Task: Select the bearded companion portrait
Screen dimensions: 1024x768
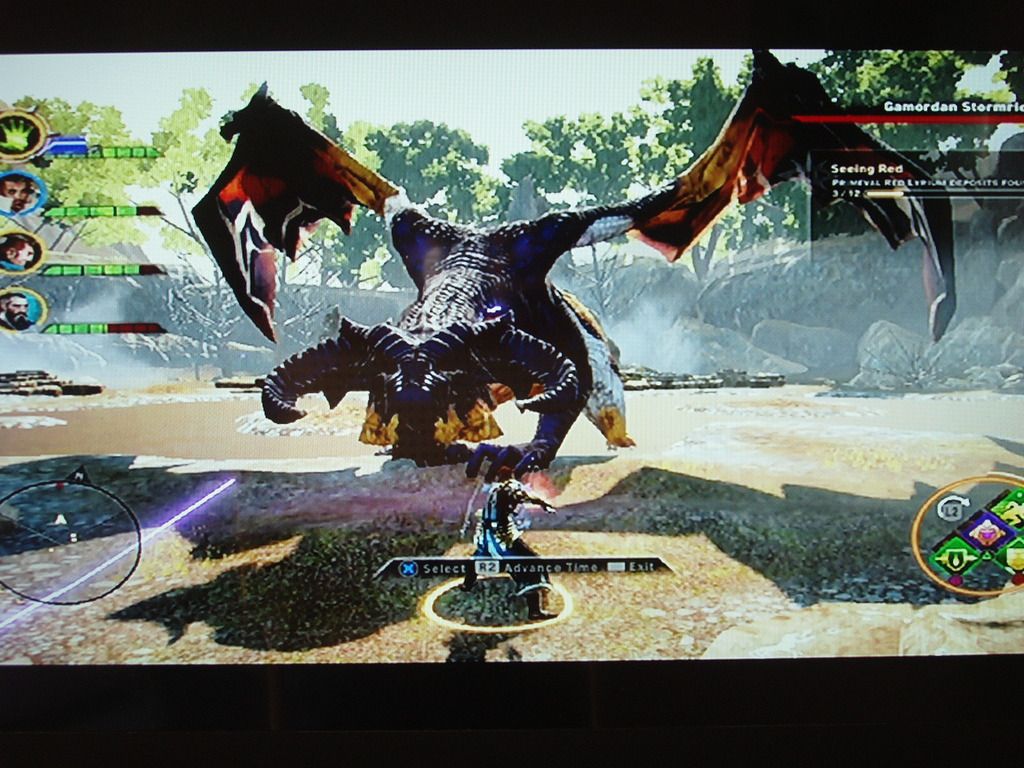Action: coord(18,310)
